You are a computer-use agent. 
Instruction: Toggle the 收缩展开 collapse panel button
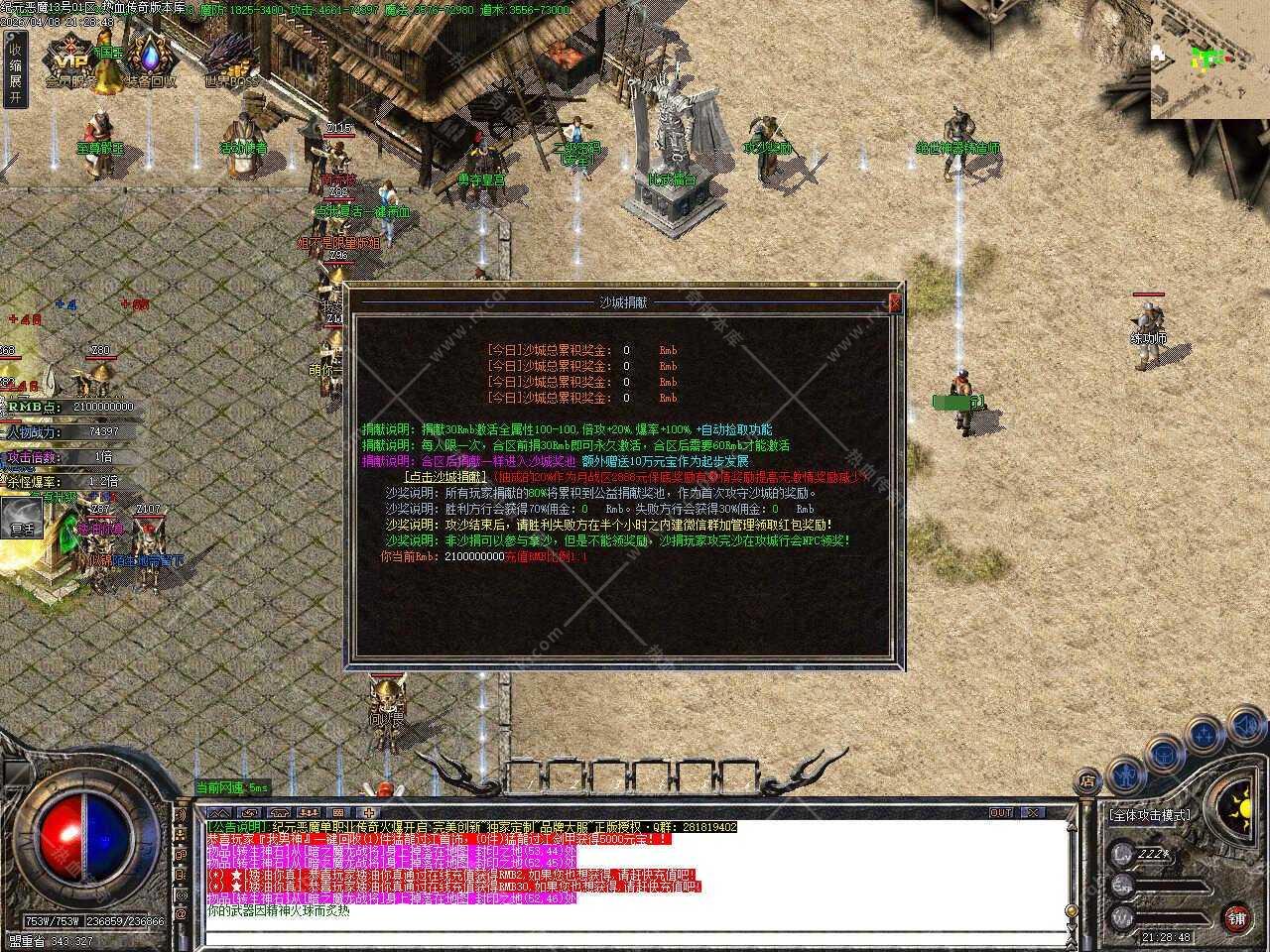point(14,71)
